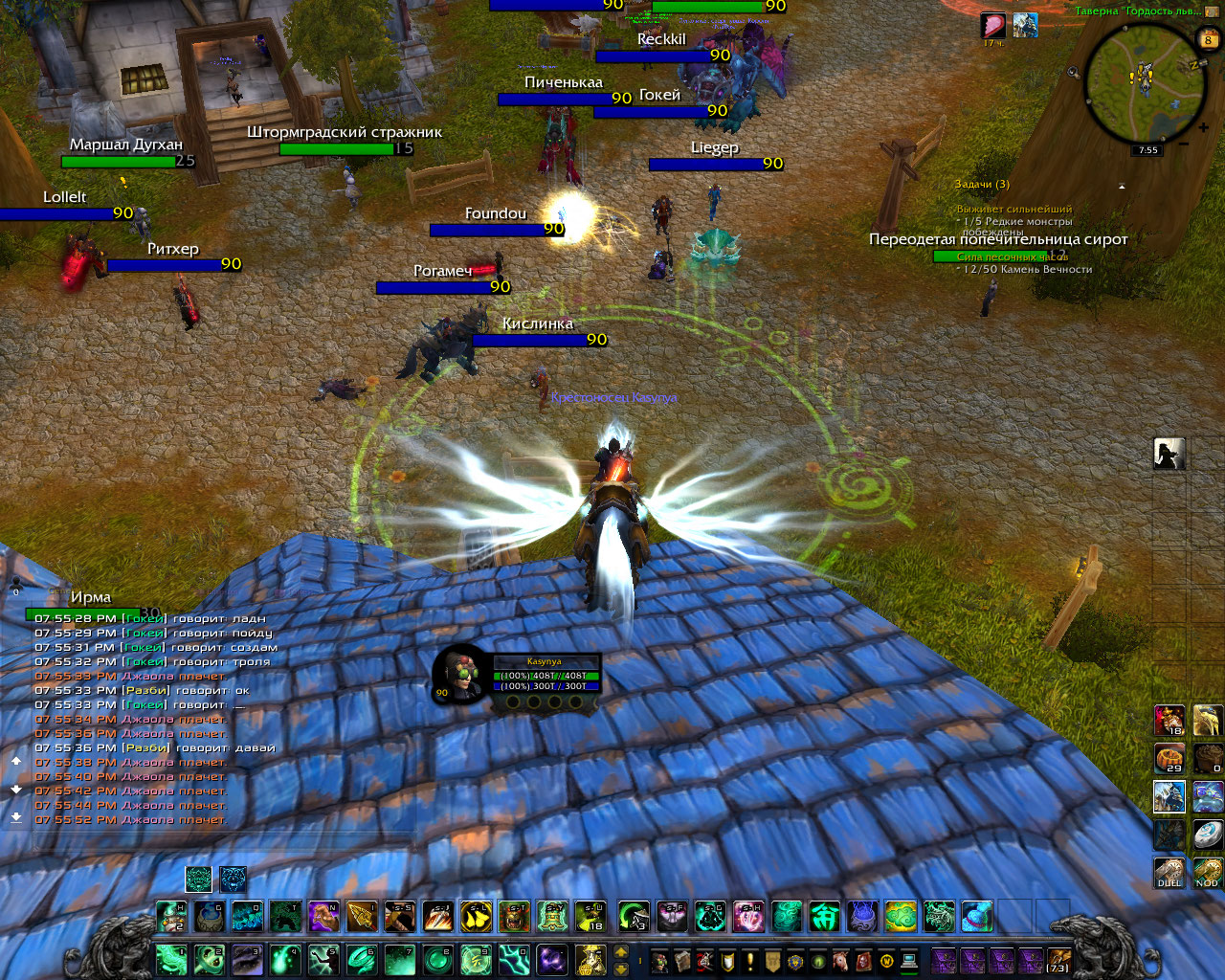
Task: Activate the silhouette rider icon on side bar
Action: [1169, 454]
